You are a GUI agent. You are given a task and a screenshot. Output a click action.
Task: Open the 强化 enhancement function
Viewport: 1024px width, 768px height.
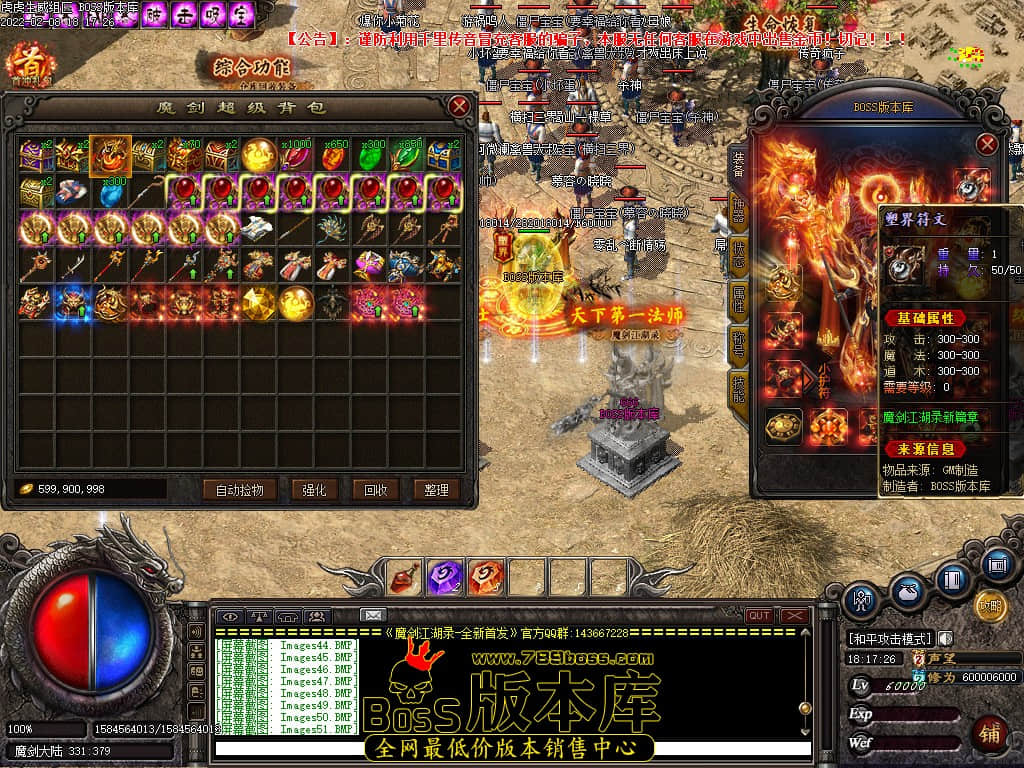[x=308, y=490]
